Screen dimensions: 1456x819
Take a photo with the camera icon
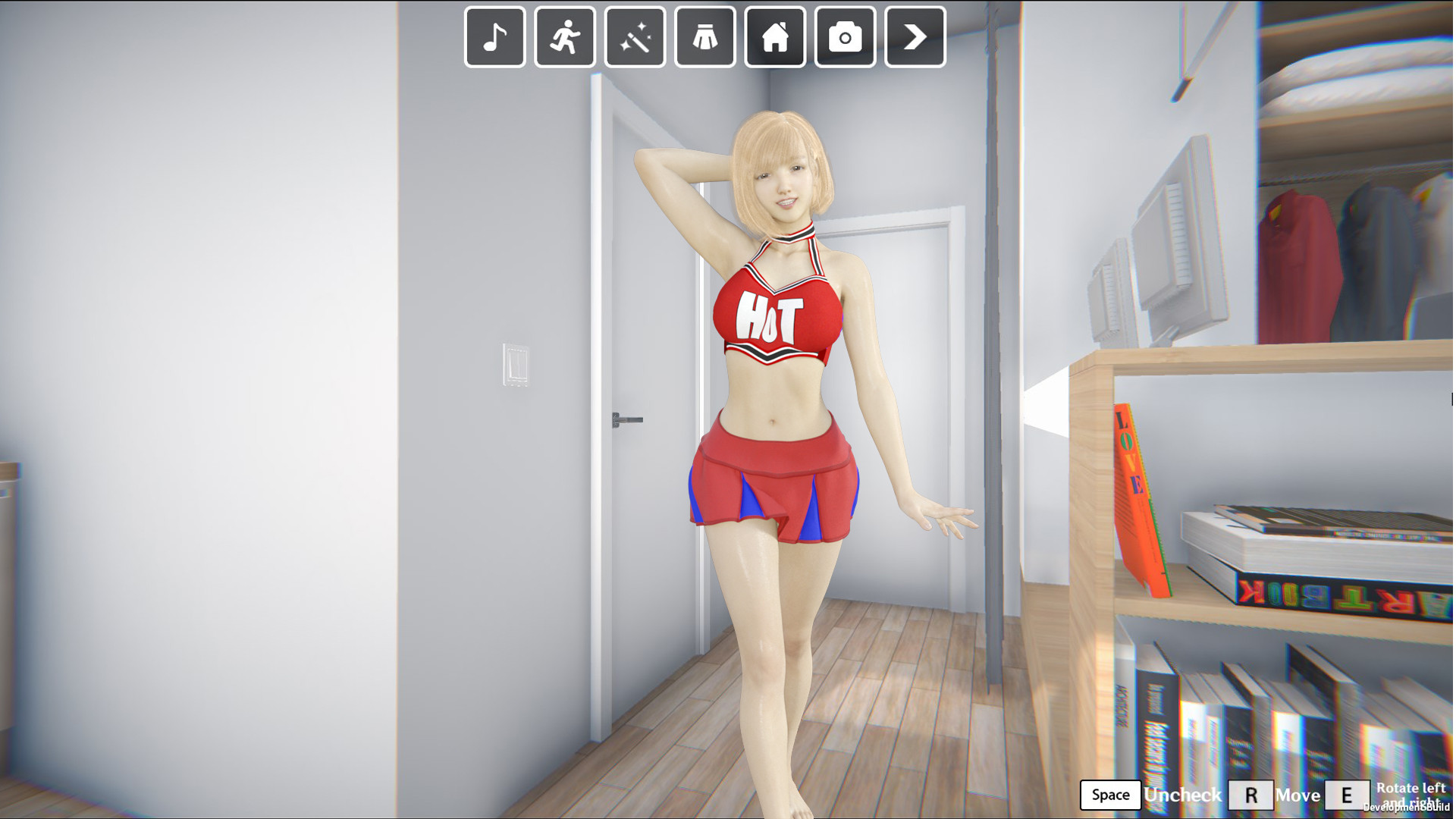845,36
